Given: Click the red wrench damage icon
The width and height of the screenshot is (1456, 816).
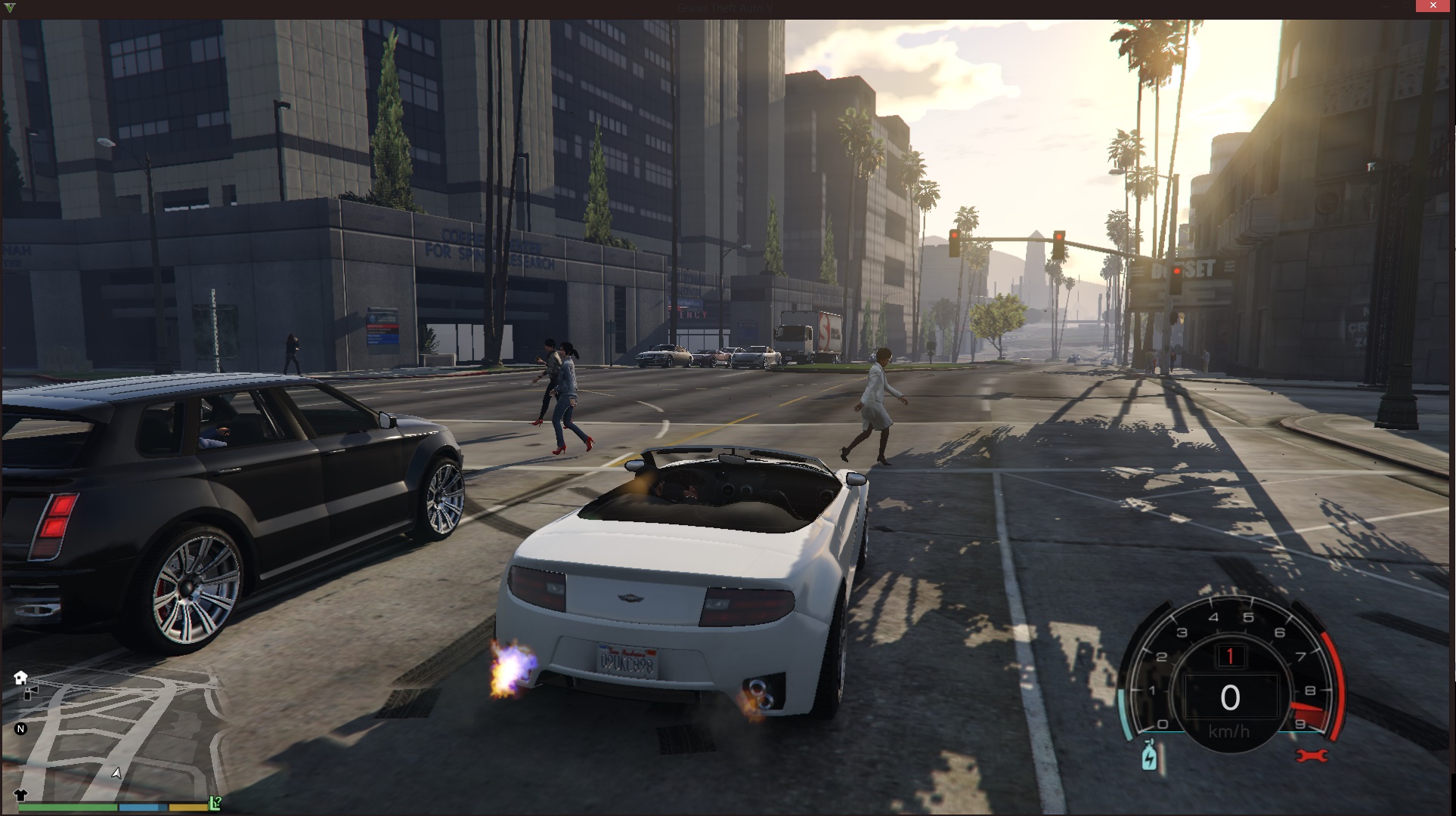Looking at the screenshot, I should pos(1312,755).
